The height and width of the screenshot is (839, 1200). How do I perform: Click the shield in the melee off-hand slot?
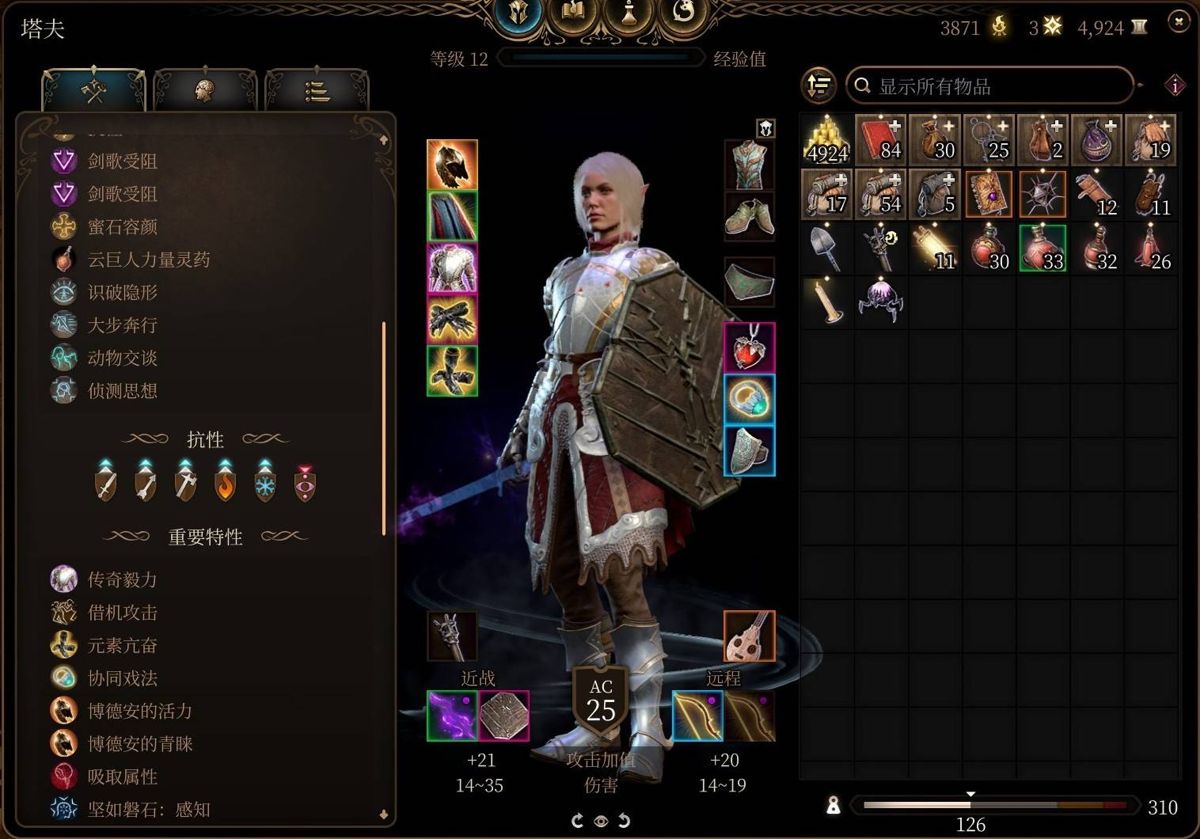point(504,716)
